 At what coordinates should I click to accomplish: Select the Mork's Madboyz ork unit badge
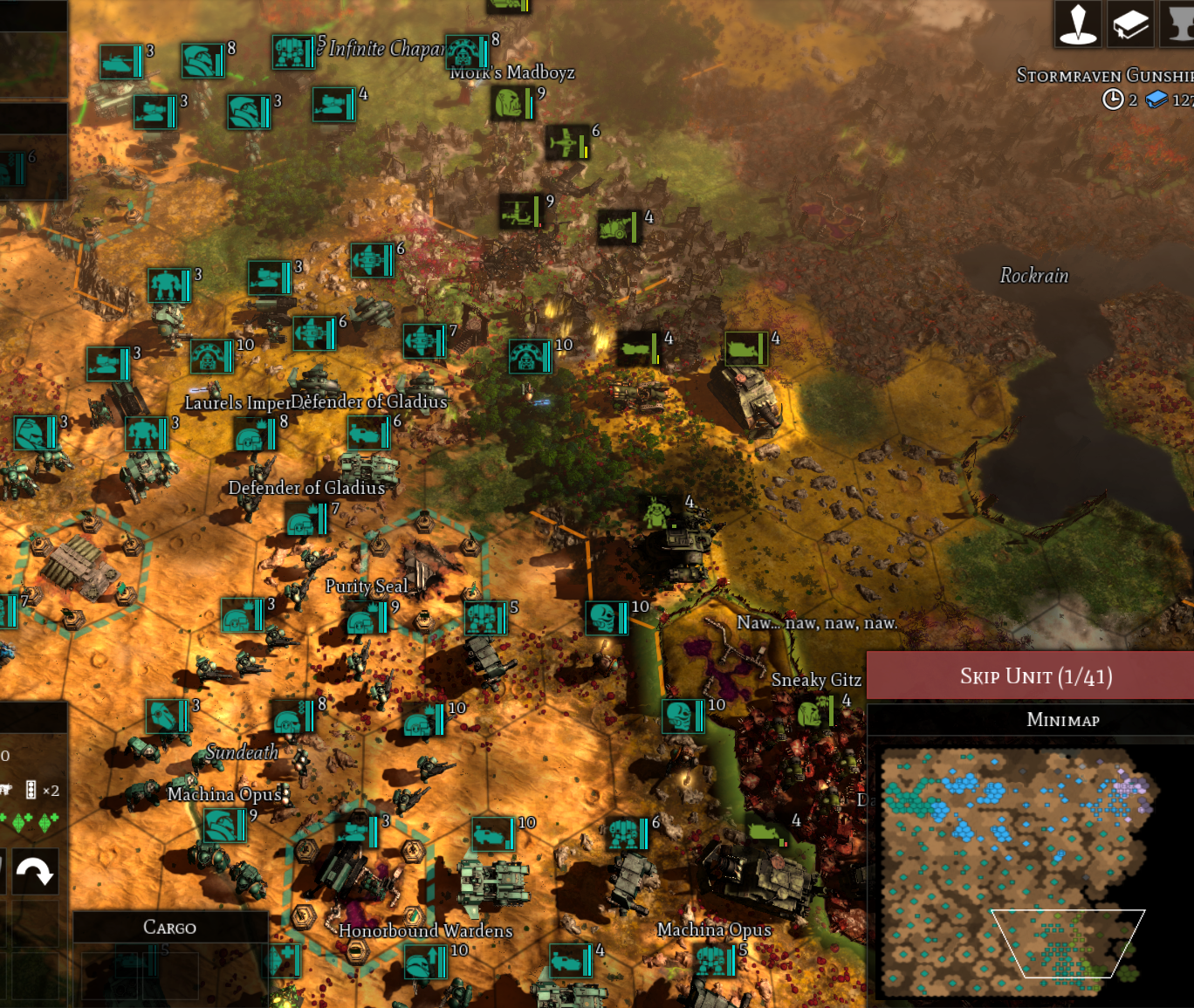(x=511, y=104)
